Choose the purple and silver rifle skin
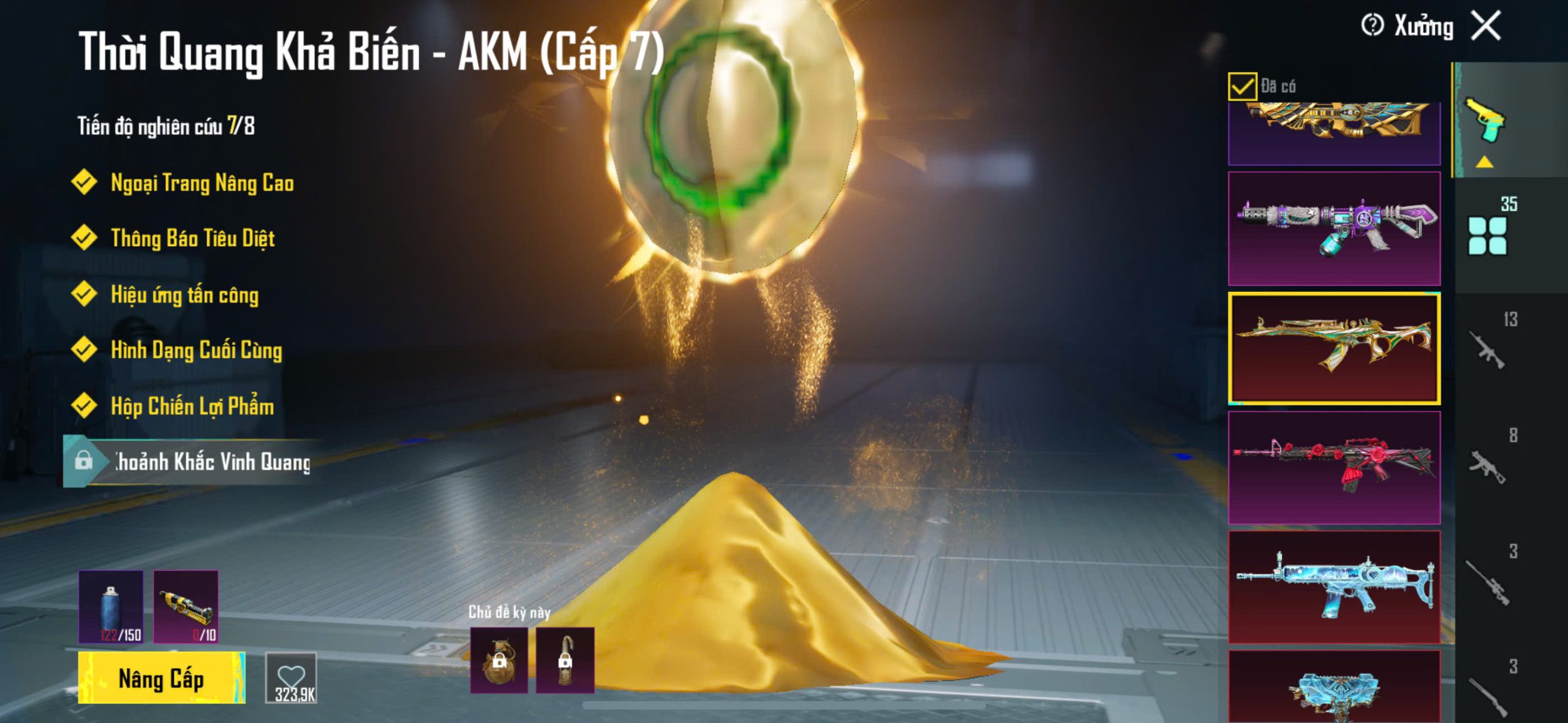 tap(1334, 228)
